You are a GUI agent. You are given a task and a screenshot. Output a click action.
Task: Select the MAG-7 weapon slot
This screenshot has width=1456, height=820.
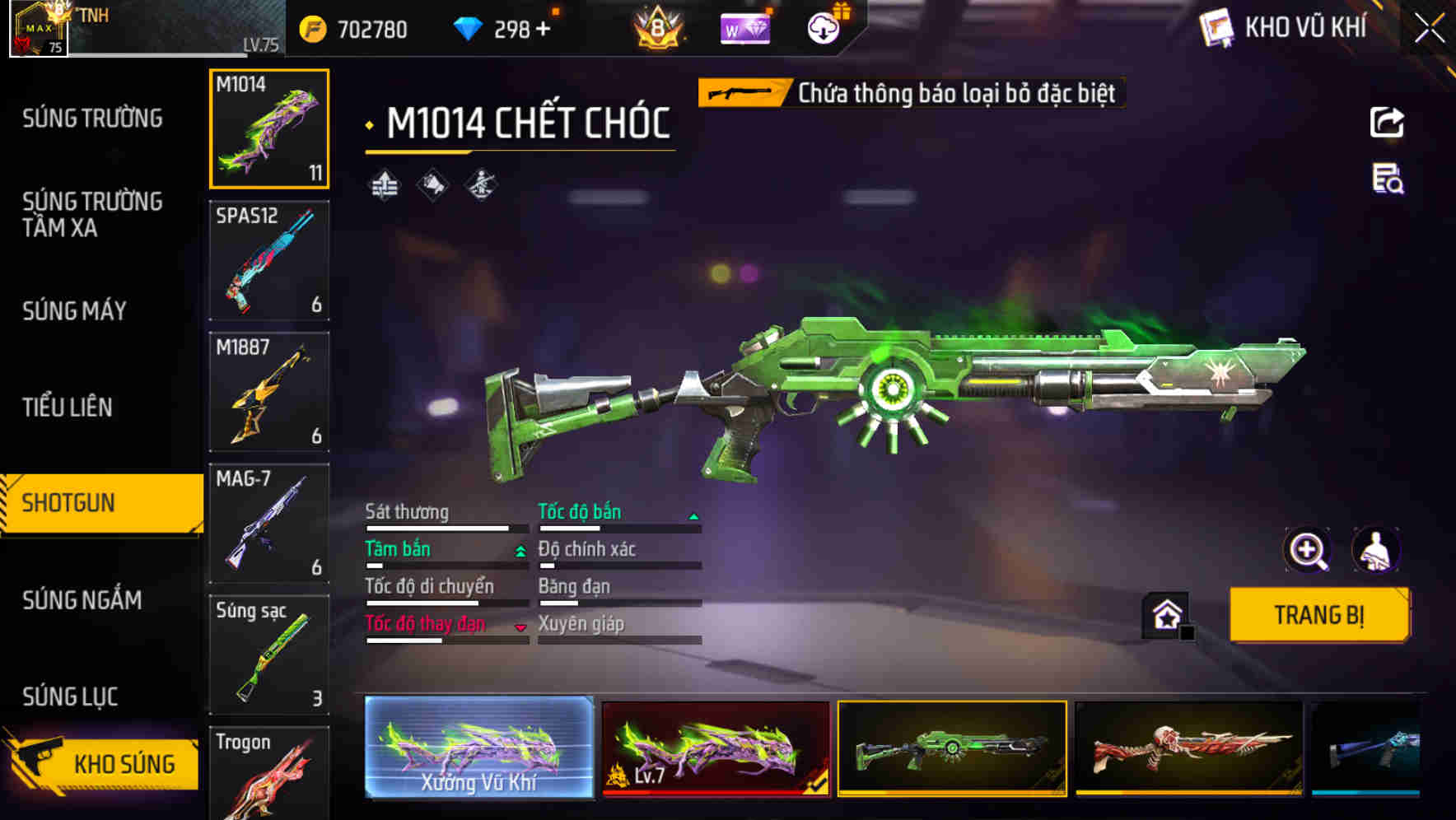click(269, 524)
